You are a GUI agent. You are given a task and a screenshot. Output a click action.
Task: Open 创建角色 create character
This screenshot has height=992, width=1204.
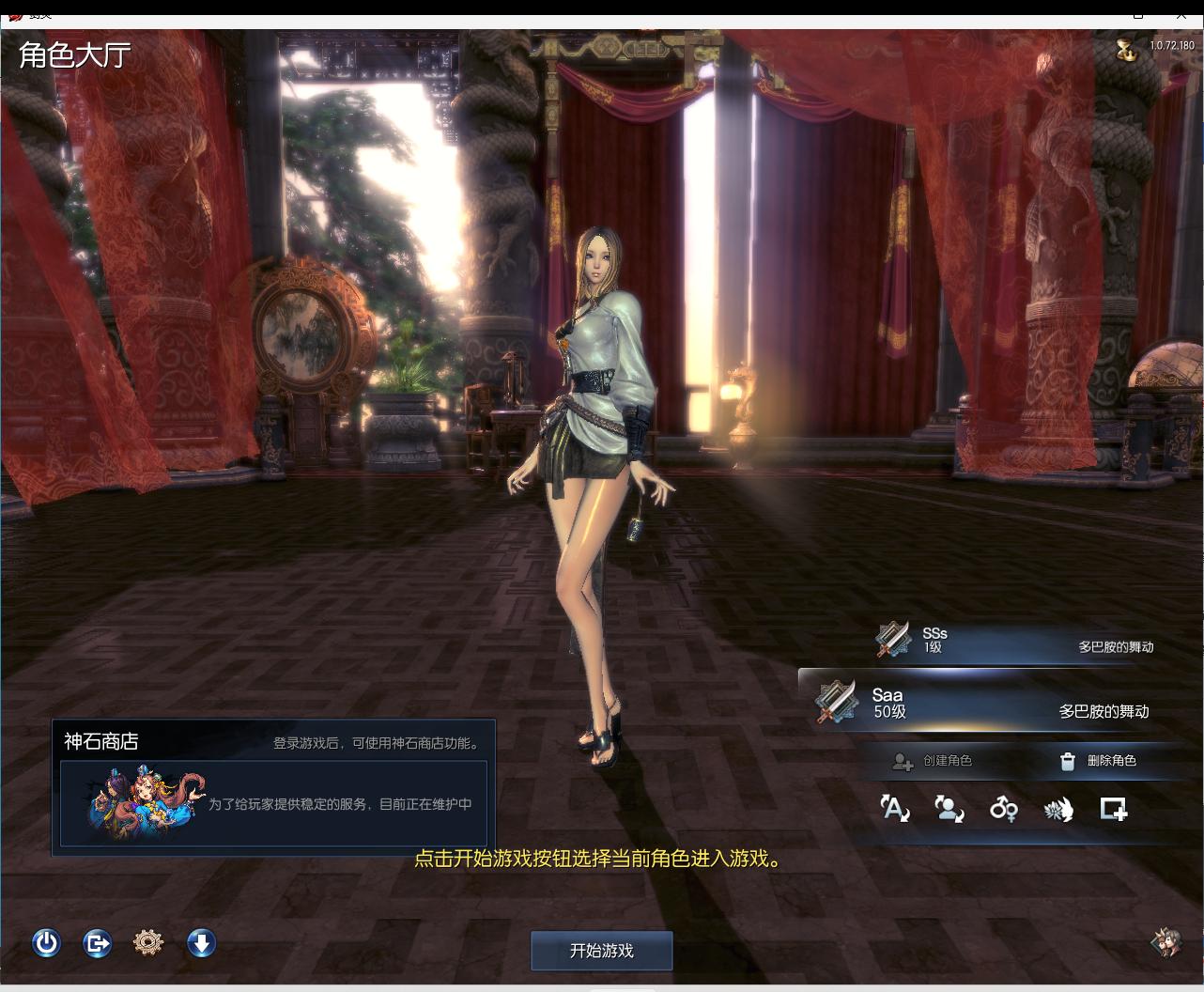tap(934, 761)
